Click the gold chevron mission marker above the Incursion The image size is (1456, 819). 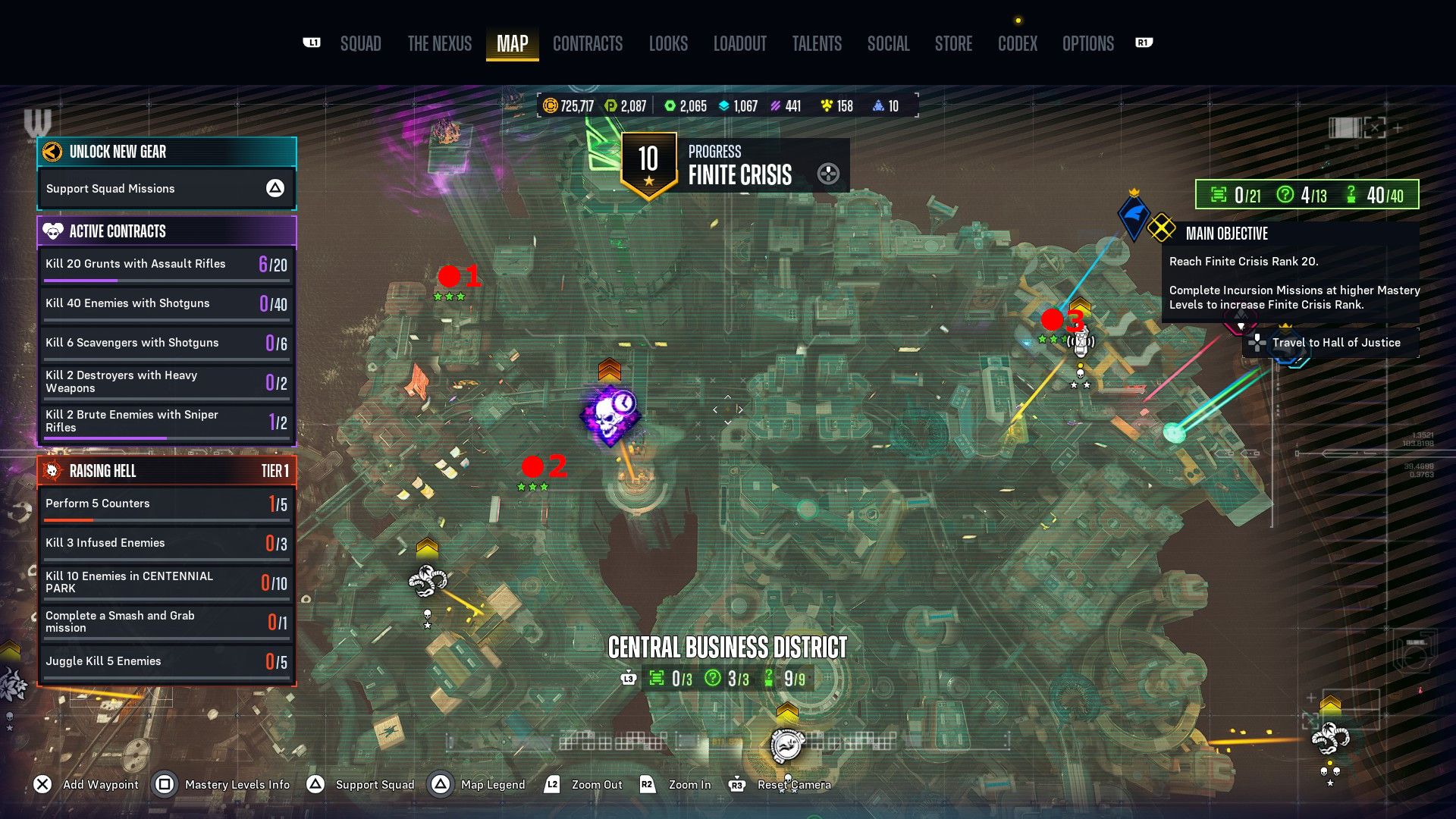pyautogui.click(x=611, y=369)
